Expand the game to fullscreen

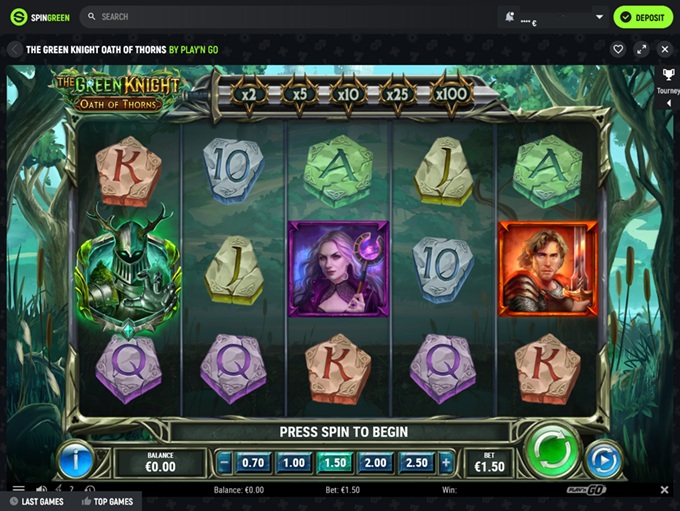[641, 49]
